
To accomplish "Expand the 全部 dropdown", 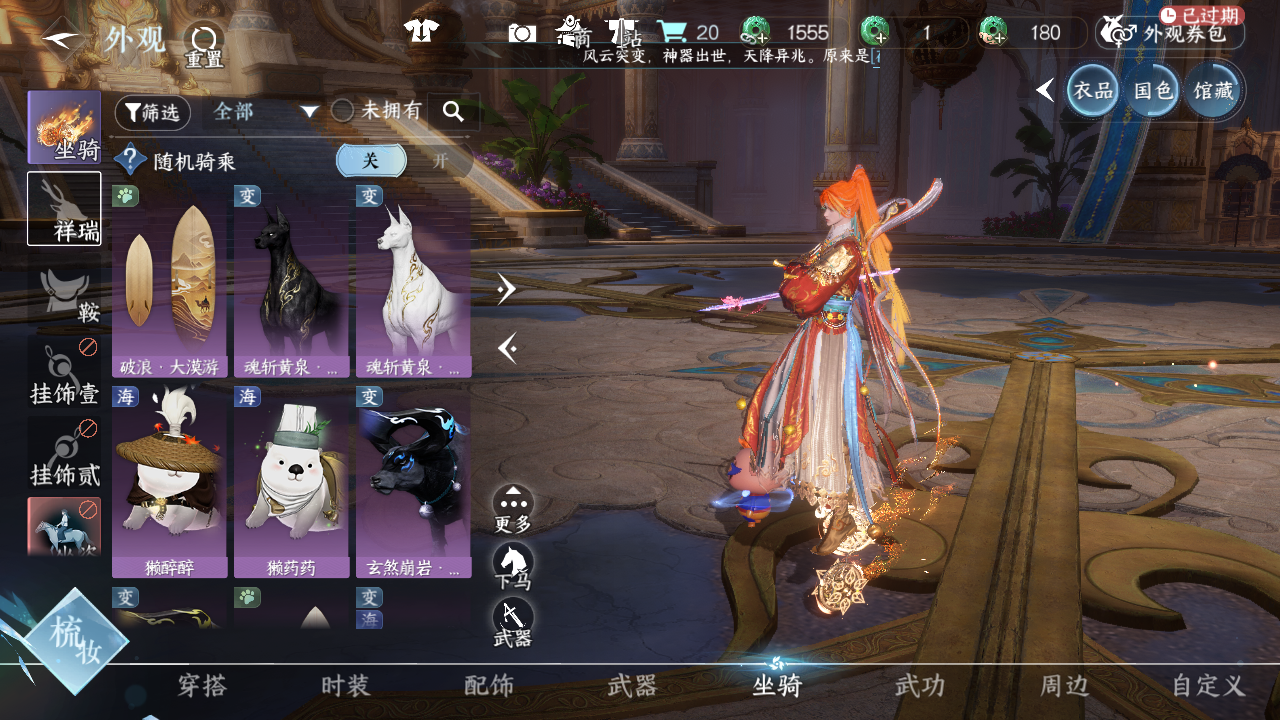I will (265, 112).
